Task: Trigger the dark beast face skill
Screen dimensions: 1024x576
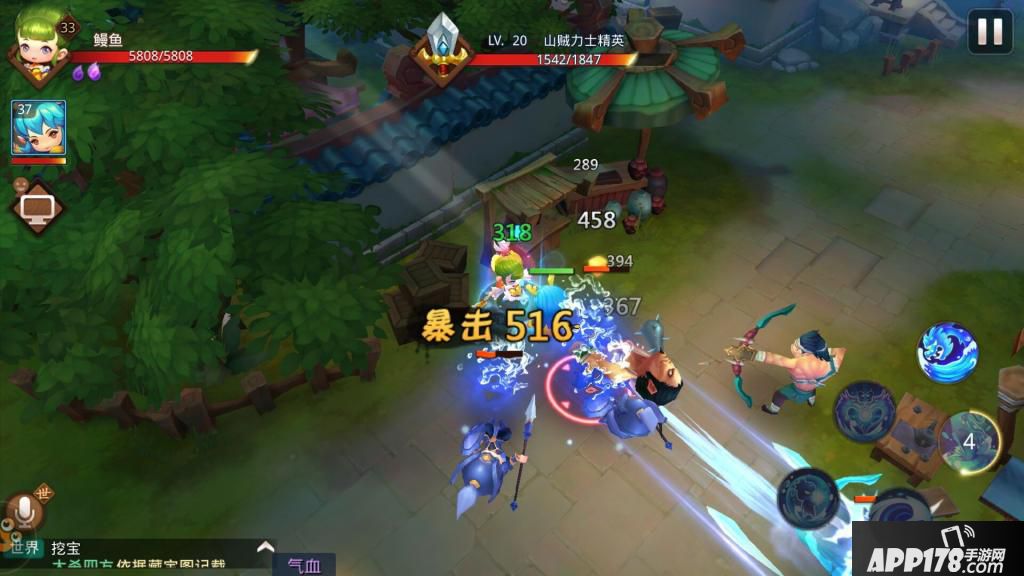Action: coord(864,410)
